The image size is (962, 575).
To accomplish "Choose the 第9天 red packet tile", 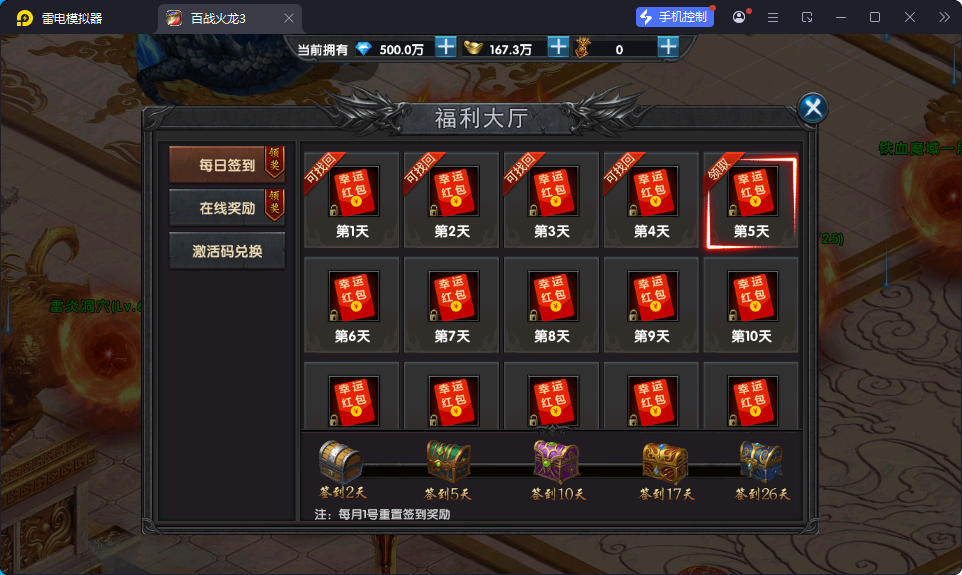I will pyautogui.click(x=652, y=305).
